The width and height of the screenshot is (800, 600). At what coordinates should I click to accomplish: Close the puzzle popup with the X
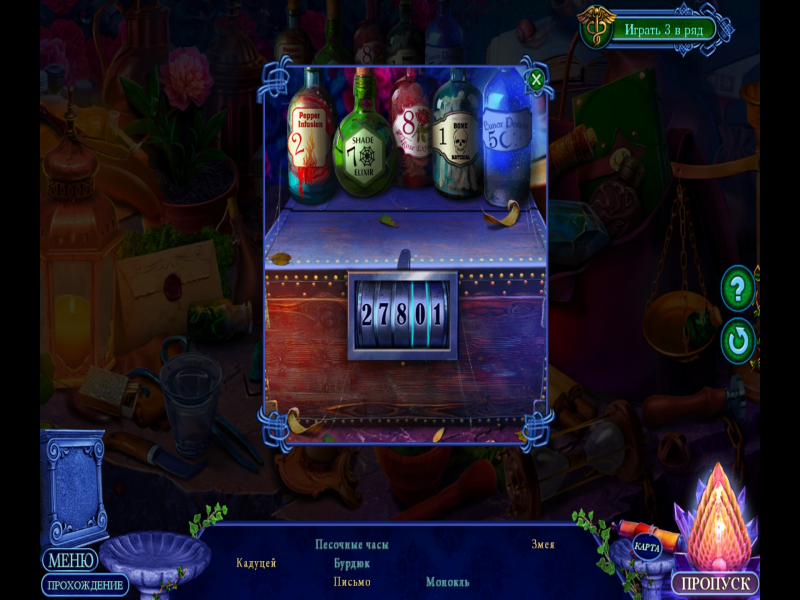537,79
